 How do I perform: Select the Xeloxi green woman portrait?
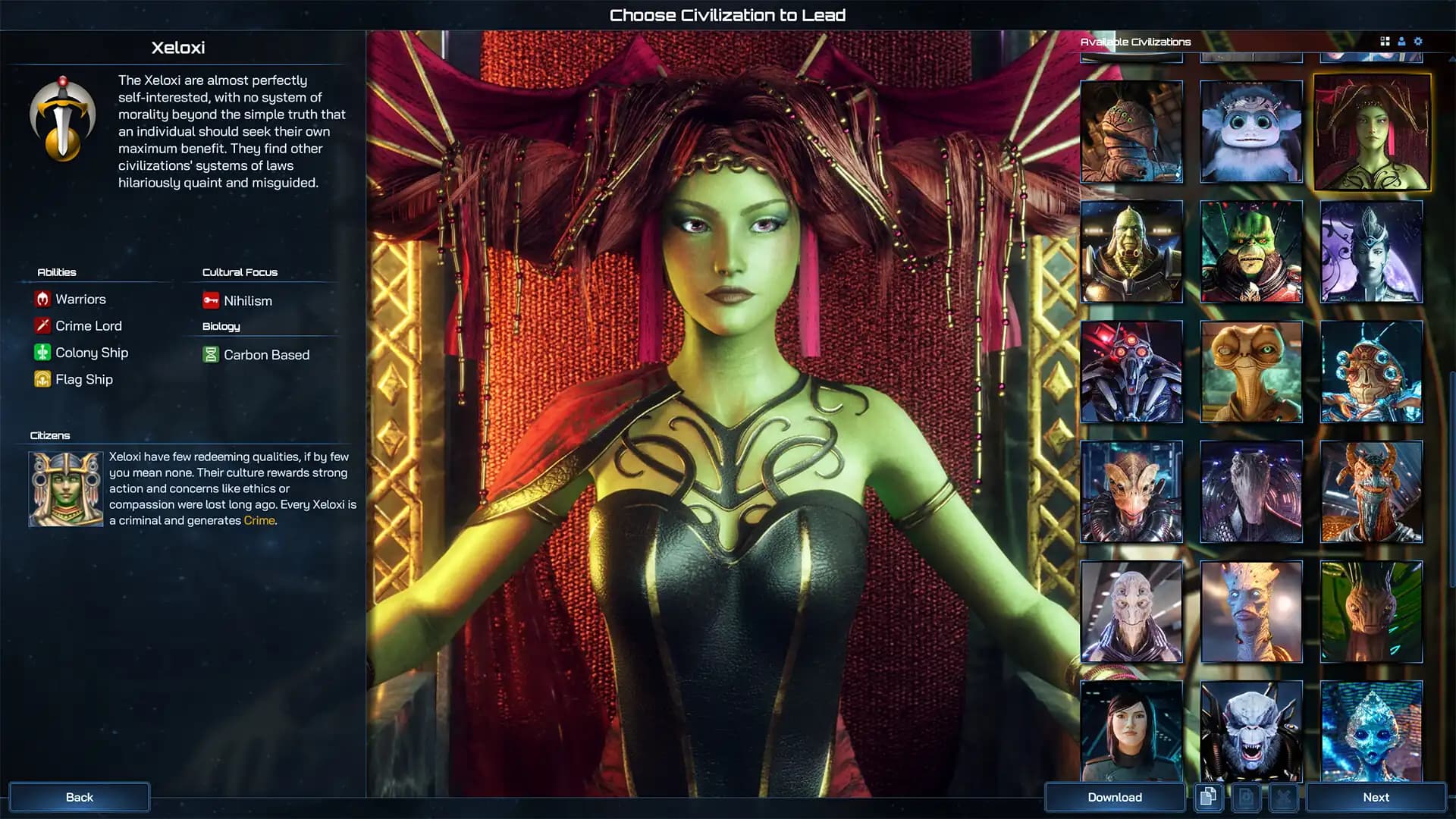pos(1372,132)
